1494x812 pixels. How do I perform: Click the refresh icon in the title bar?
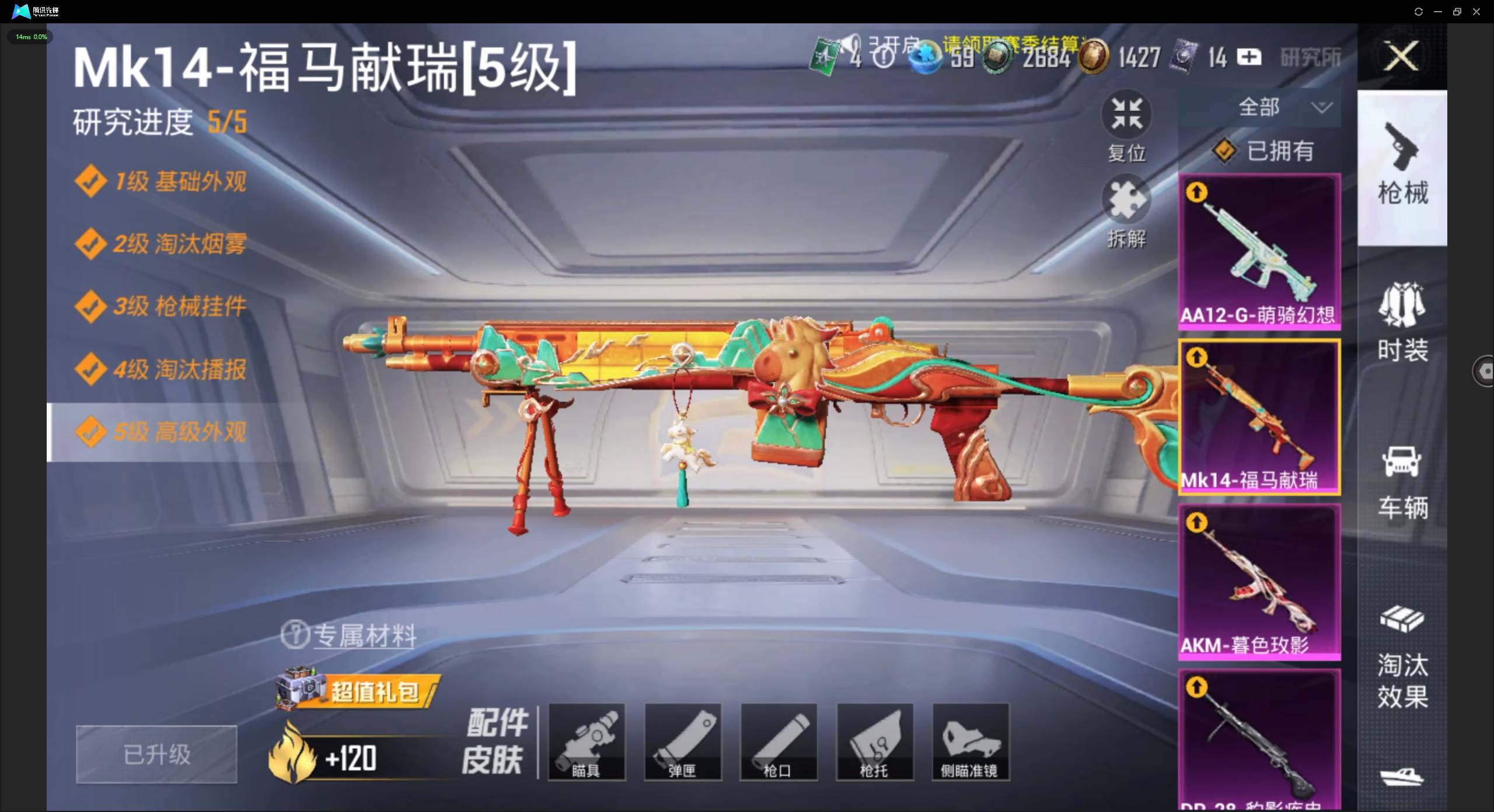coord(1419,11)
